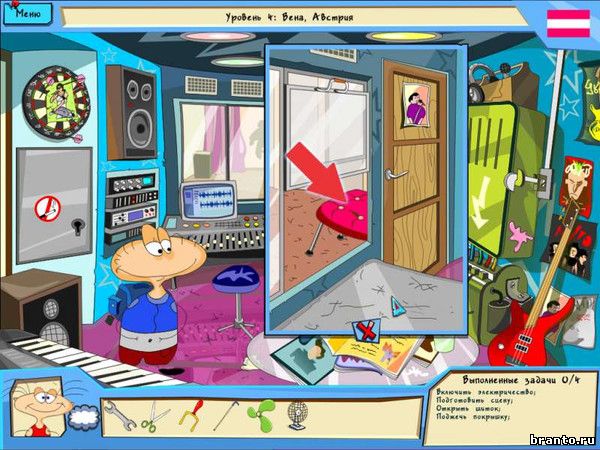Image resolution: width=600 pixels, height=450 pixels.
Task: Choose the red slingshot inventory item
Action: pos(191,414)
